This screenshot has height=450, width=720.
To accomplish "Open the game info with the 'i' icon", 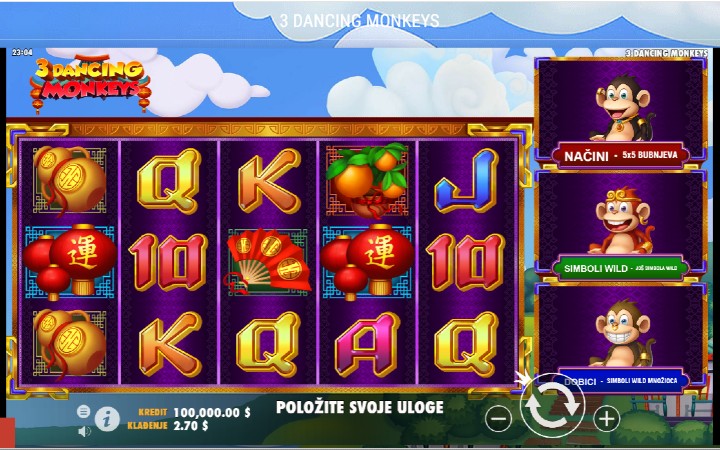I will coord(106,420).
